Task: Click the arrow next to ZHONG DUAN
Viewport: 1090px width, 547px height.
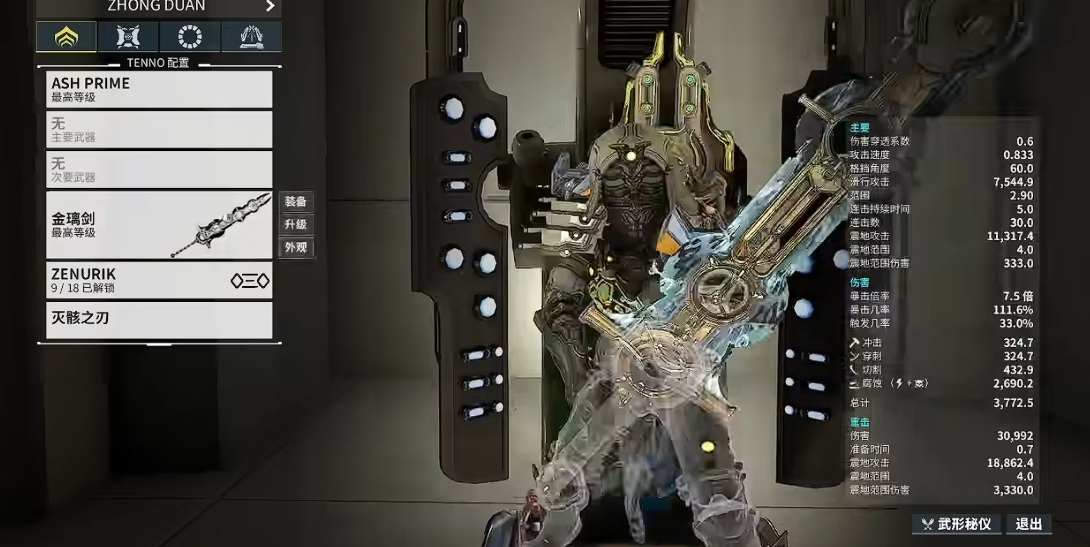Action: [x=270, y=6]
